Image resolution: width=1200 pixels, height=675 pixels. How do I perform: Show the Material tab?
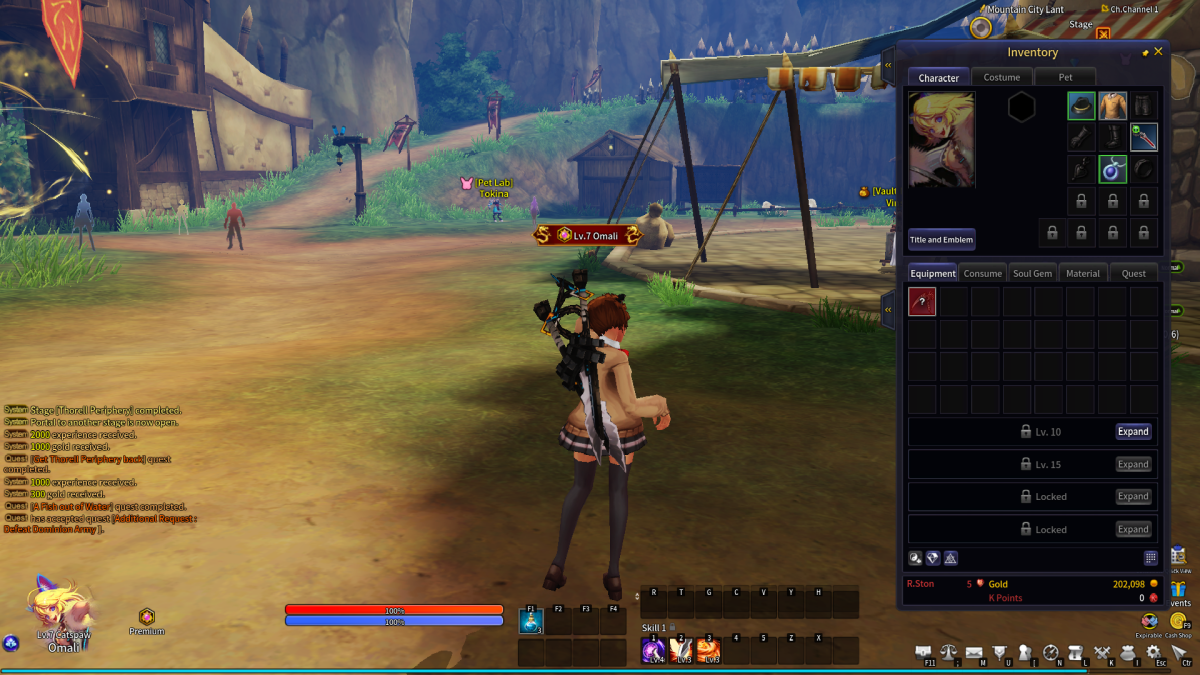[1082, 273]
